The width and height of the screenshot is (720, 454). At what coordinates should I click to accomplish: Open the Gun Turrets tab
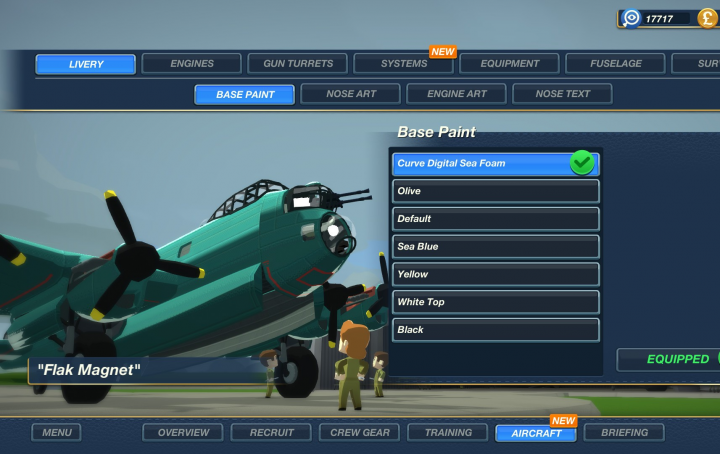pos(298,64)
